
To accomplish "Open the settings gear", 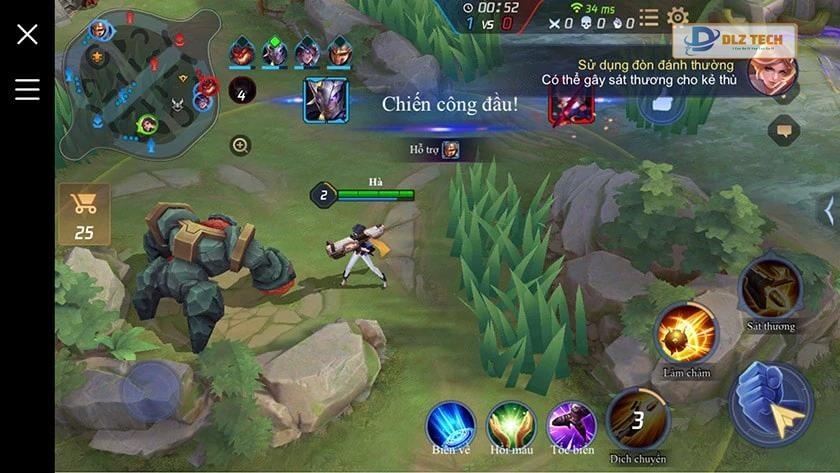I will point(677,17).
